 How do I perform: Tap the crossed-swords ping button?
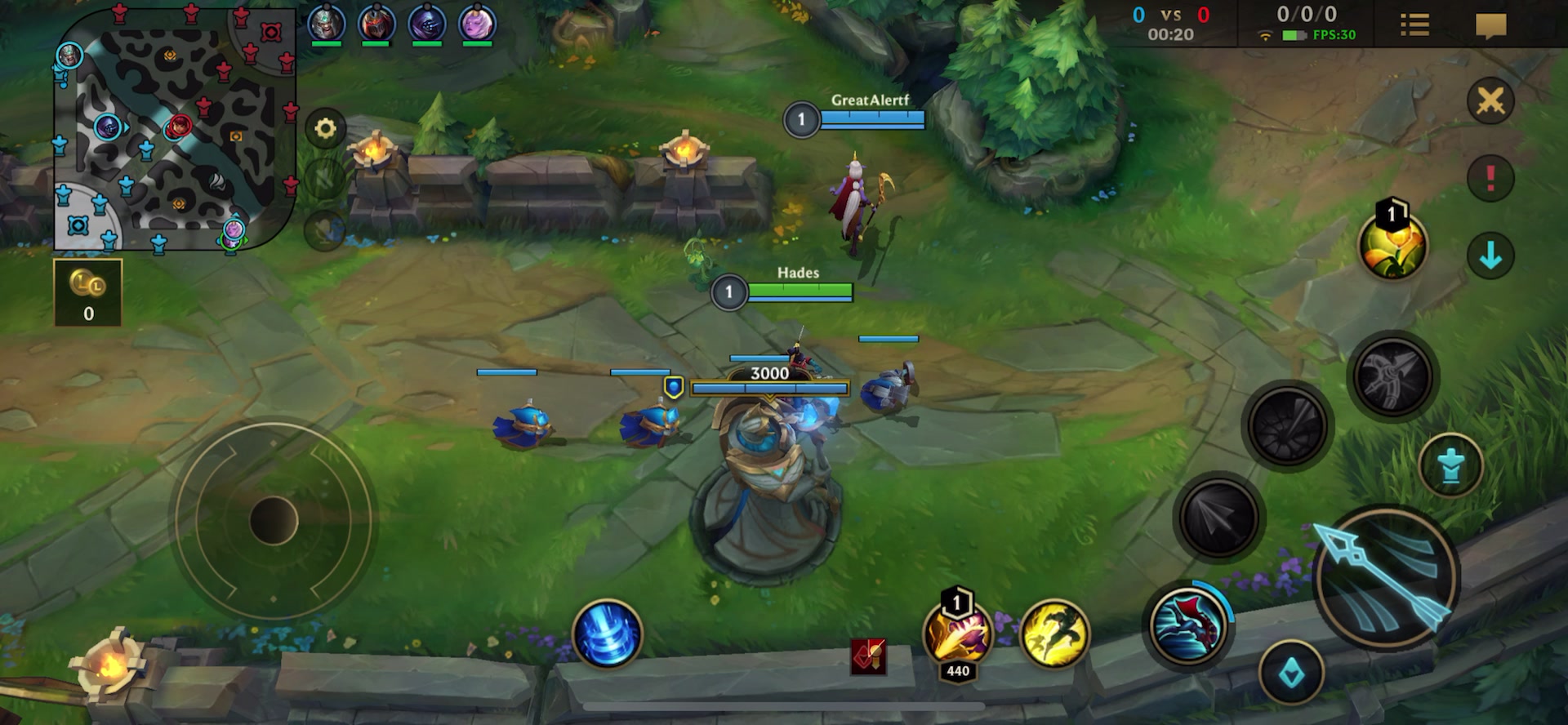pyautogui.click(x=1490, y=102)
